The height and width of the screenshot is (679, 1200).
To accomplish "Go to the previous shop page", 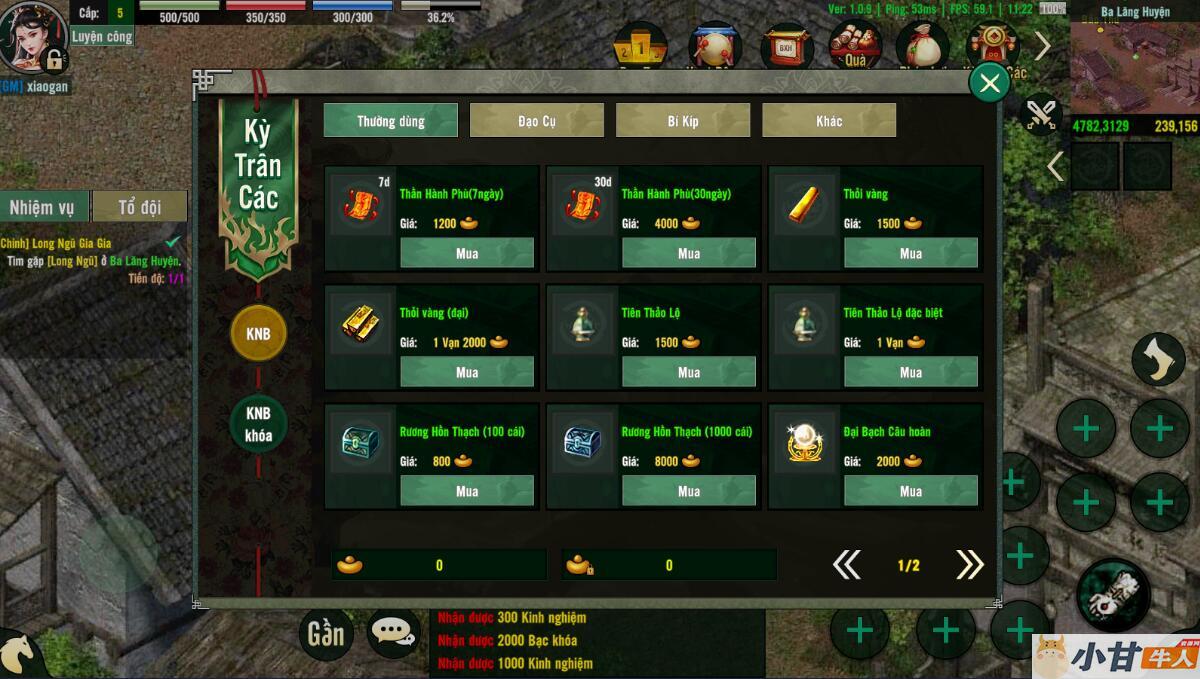I will coord(846,565).
